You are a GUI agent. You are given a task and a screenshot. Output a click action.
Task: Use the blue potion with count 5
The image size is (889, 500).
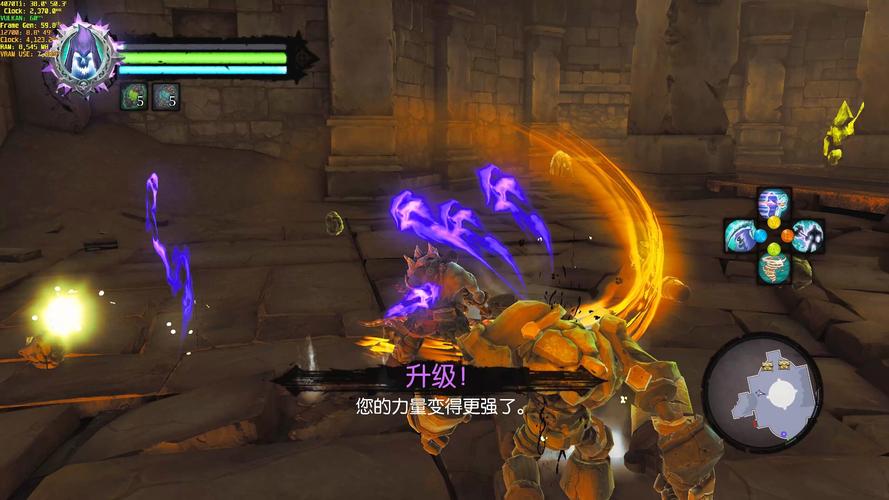166,96
